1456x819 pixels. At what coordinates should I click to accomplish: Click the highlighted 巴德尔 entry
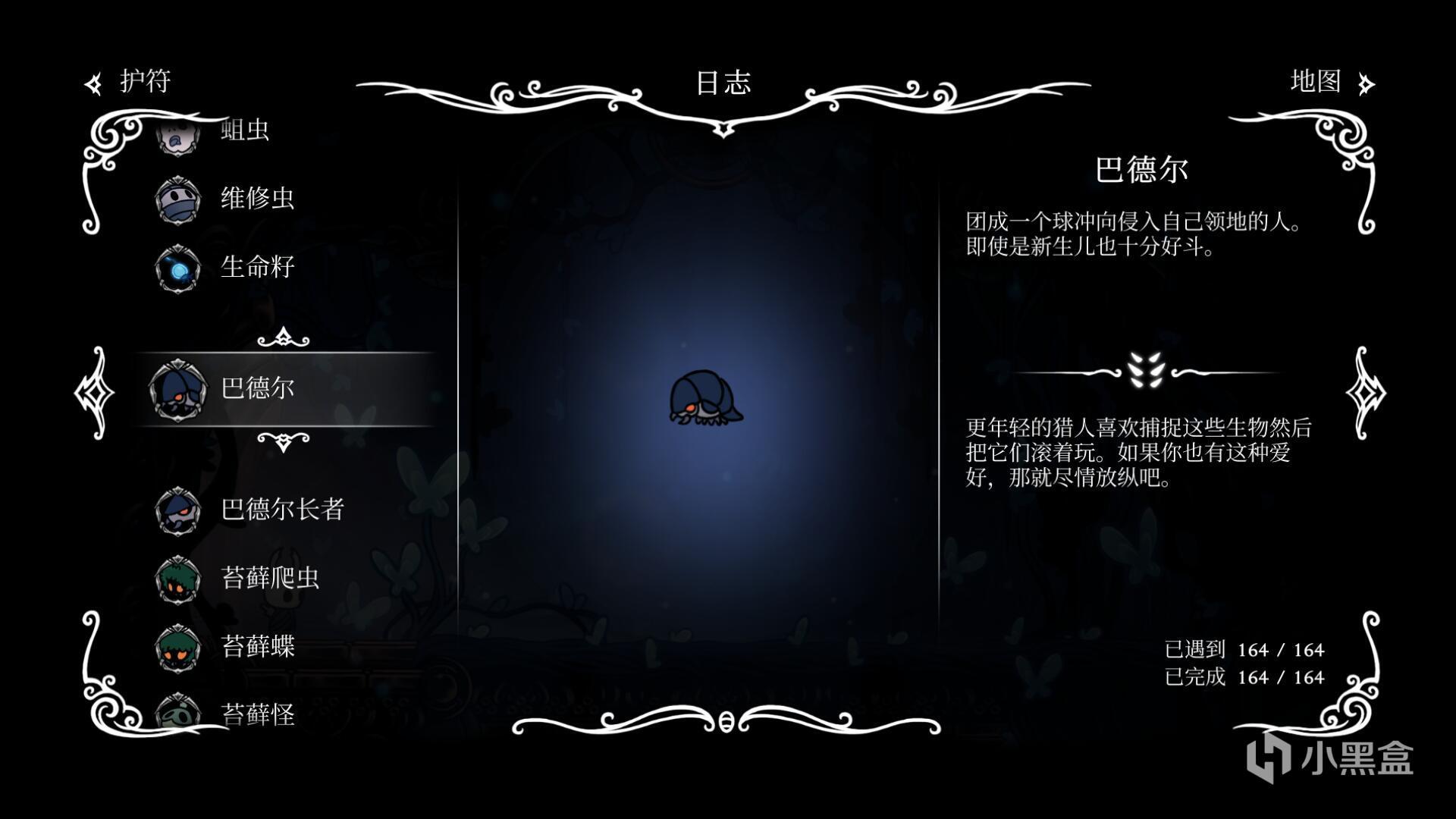[x=256, y=388]
